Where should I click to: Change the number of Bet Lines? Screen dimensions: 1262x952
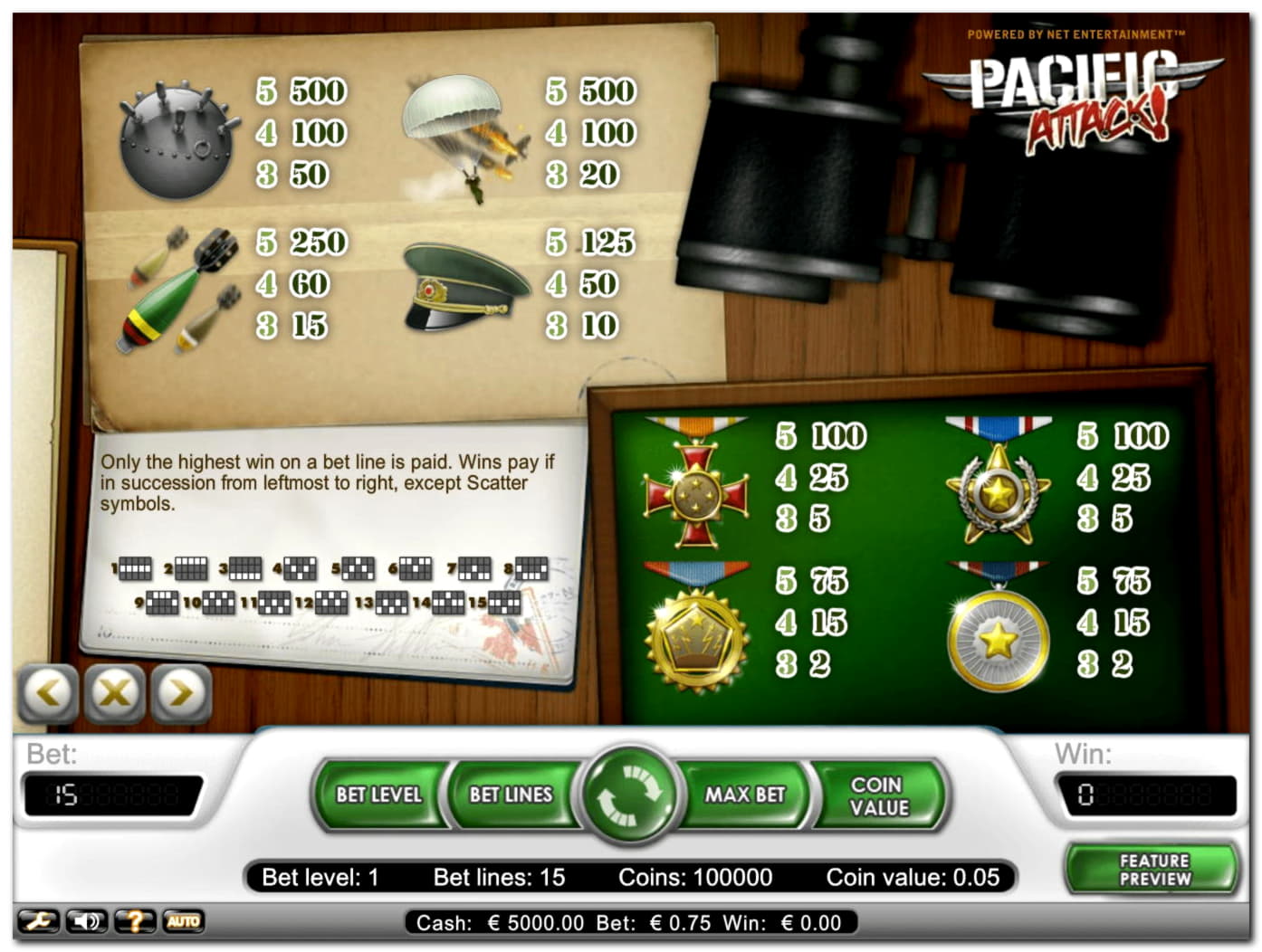tap(511, 795)
